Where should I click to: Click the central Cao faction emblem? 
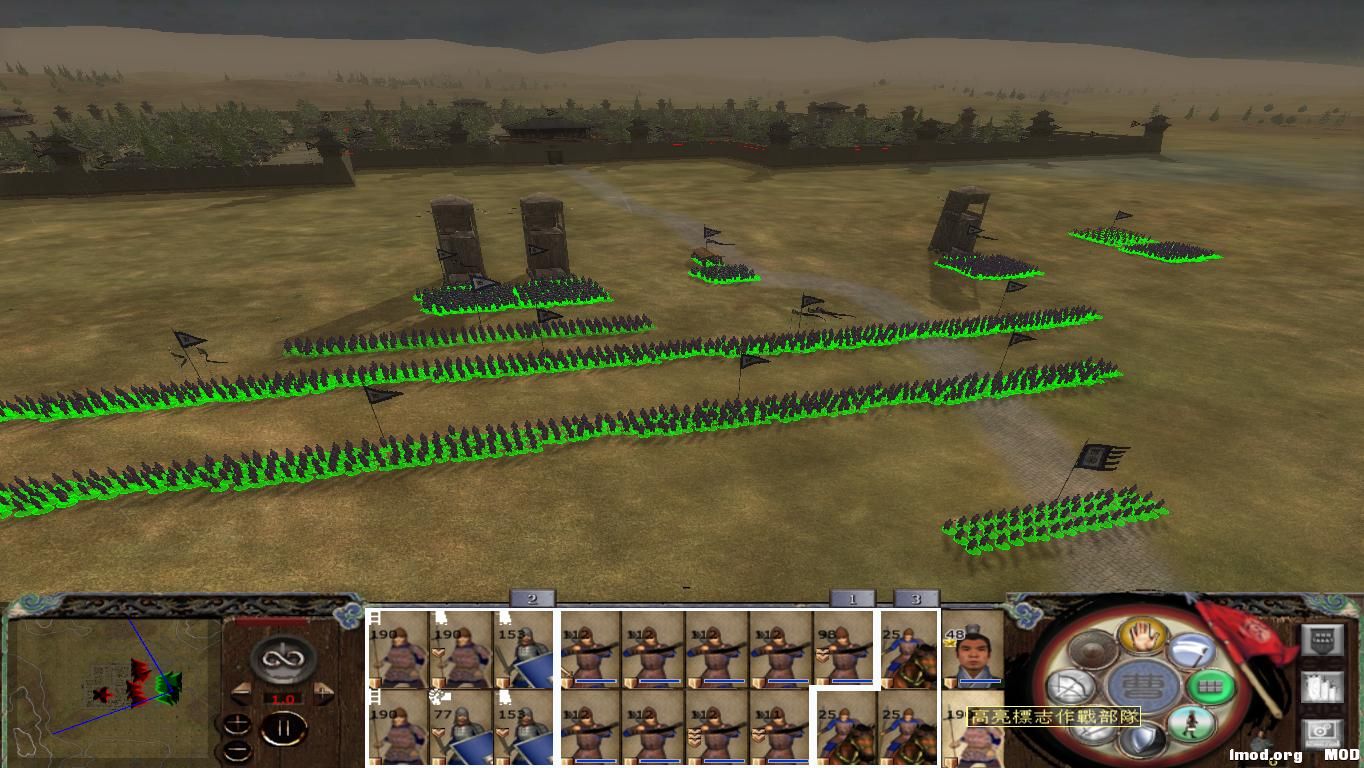pyautogui.click(x=1141, y=683)
